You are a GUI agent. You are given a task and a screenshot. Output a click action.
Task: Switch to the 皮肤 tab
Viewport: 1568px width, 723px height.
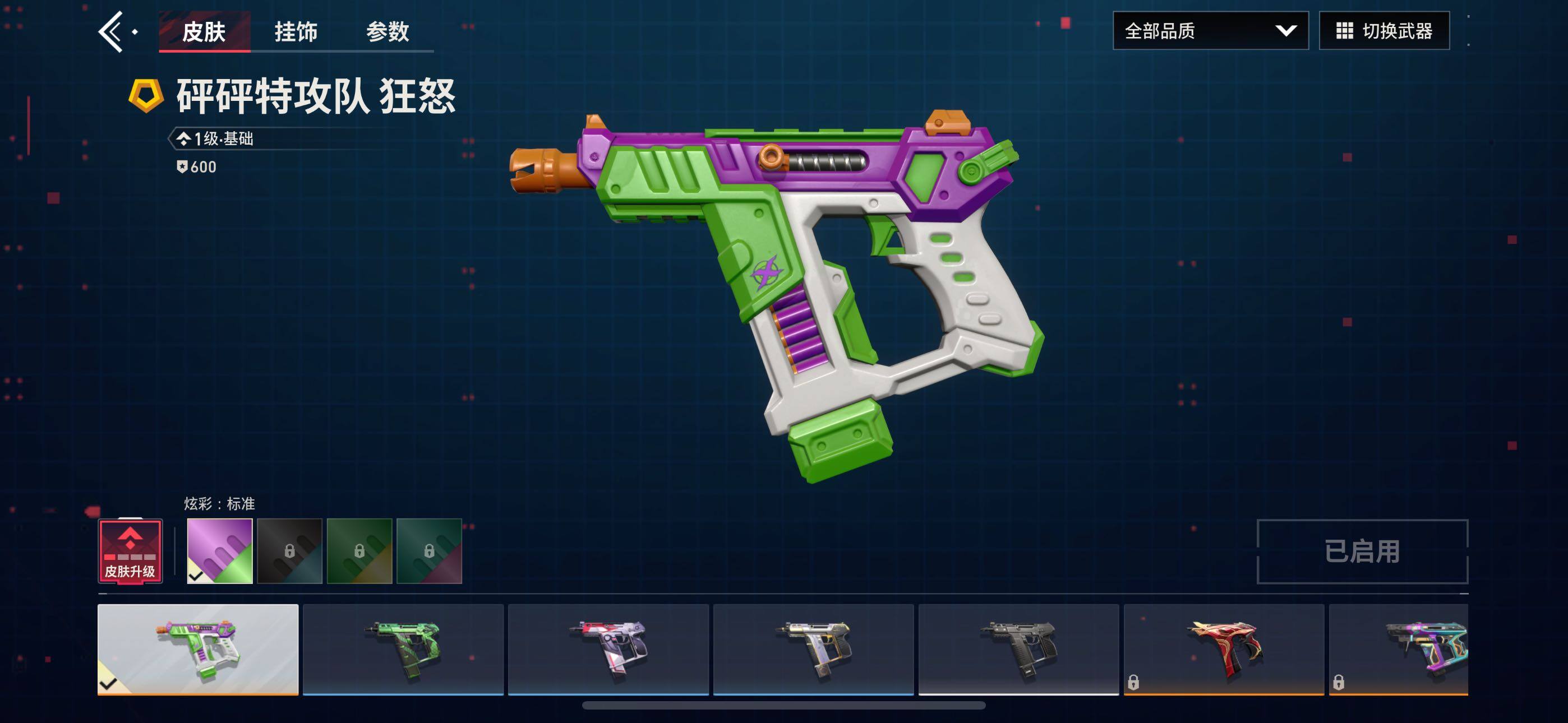204,31
